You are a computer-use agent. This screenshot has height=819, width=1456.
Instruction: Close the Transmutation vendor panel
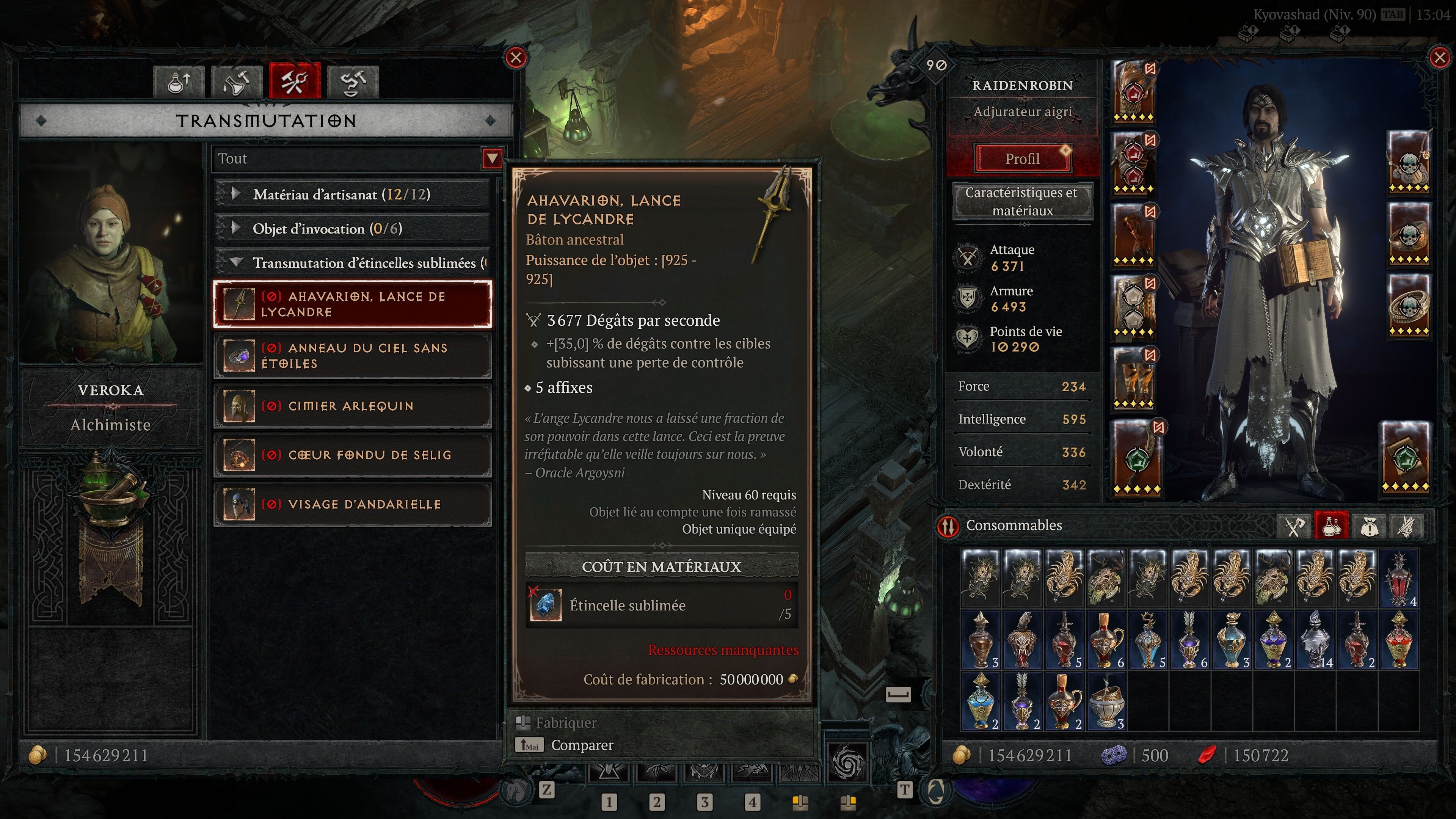pyautogui.click(x=516, y=58)
